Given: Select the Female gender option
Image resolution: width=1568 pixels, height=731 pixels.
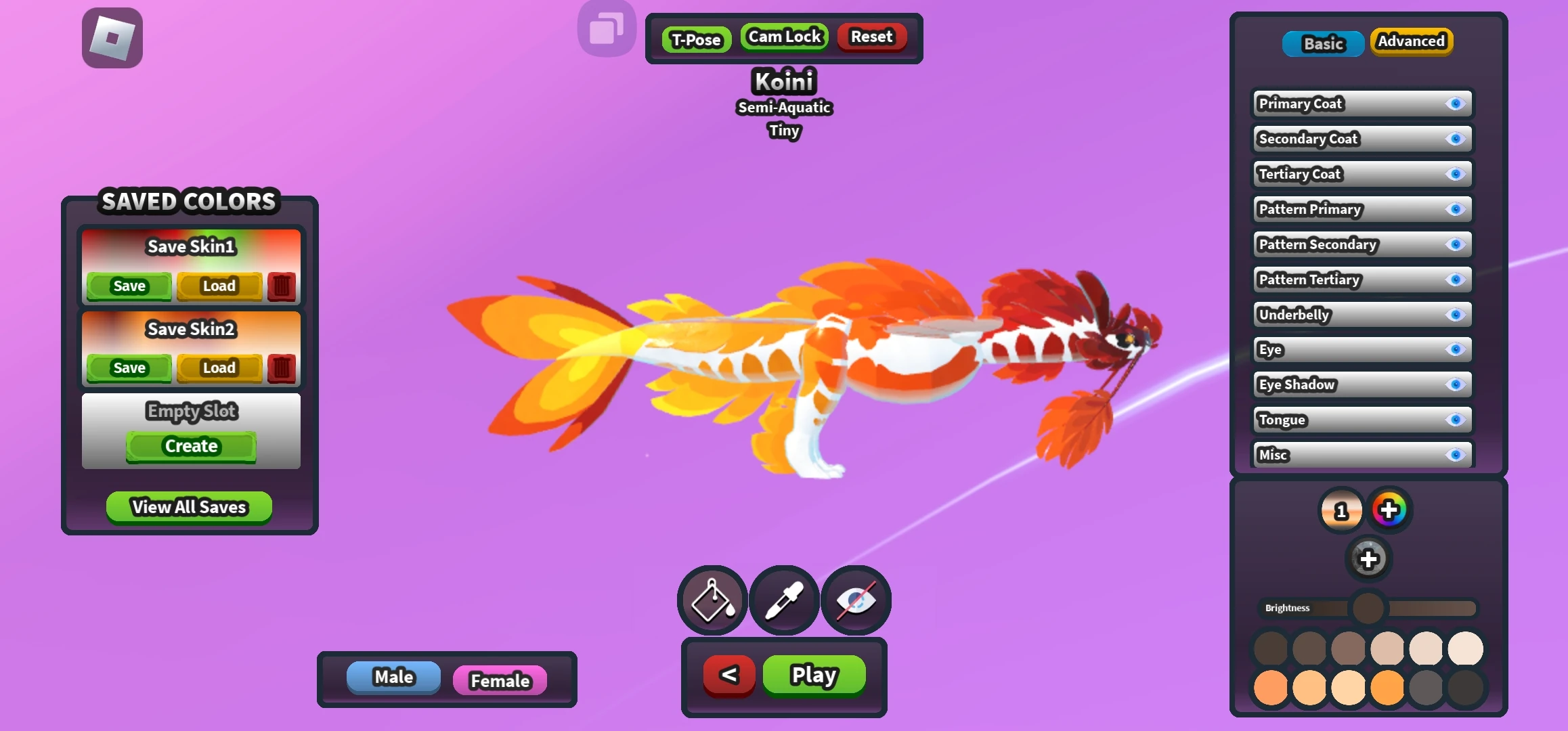Looking at the screenshot, I should [500, 681].
